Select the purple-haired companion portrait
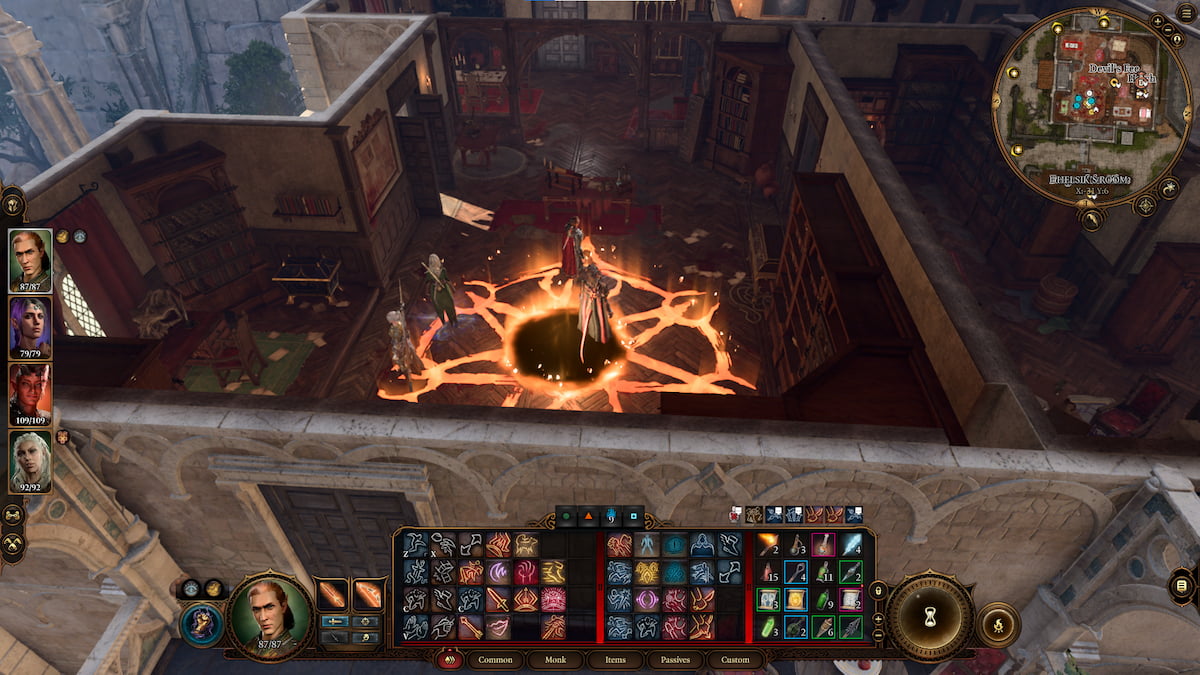The image size is (1200, 675). [30, 327]
